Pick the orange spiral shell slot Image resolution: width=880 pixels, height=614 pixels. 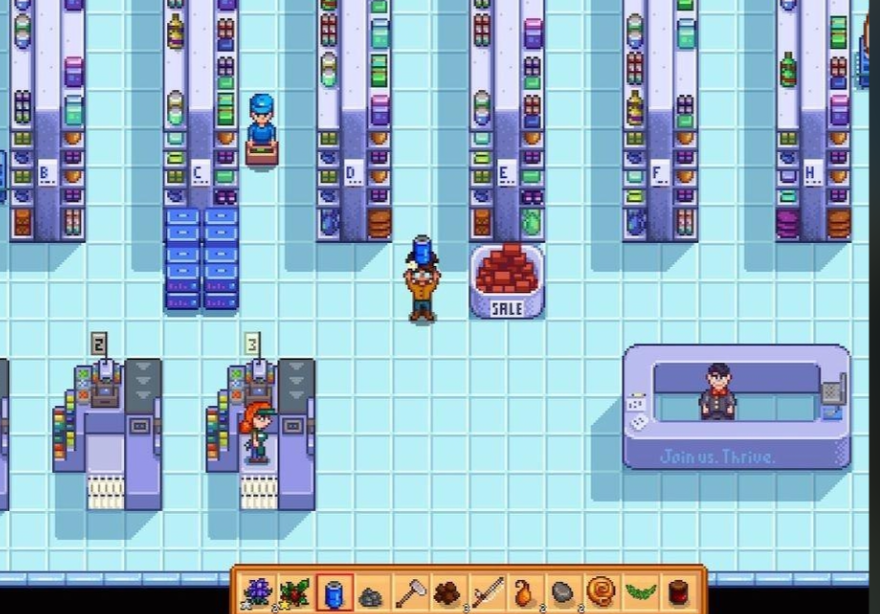point(602,592)
